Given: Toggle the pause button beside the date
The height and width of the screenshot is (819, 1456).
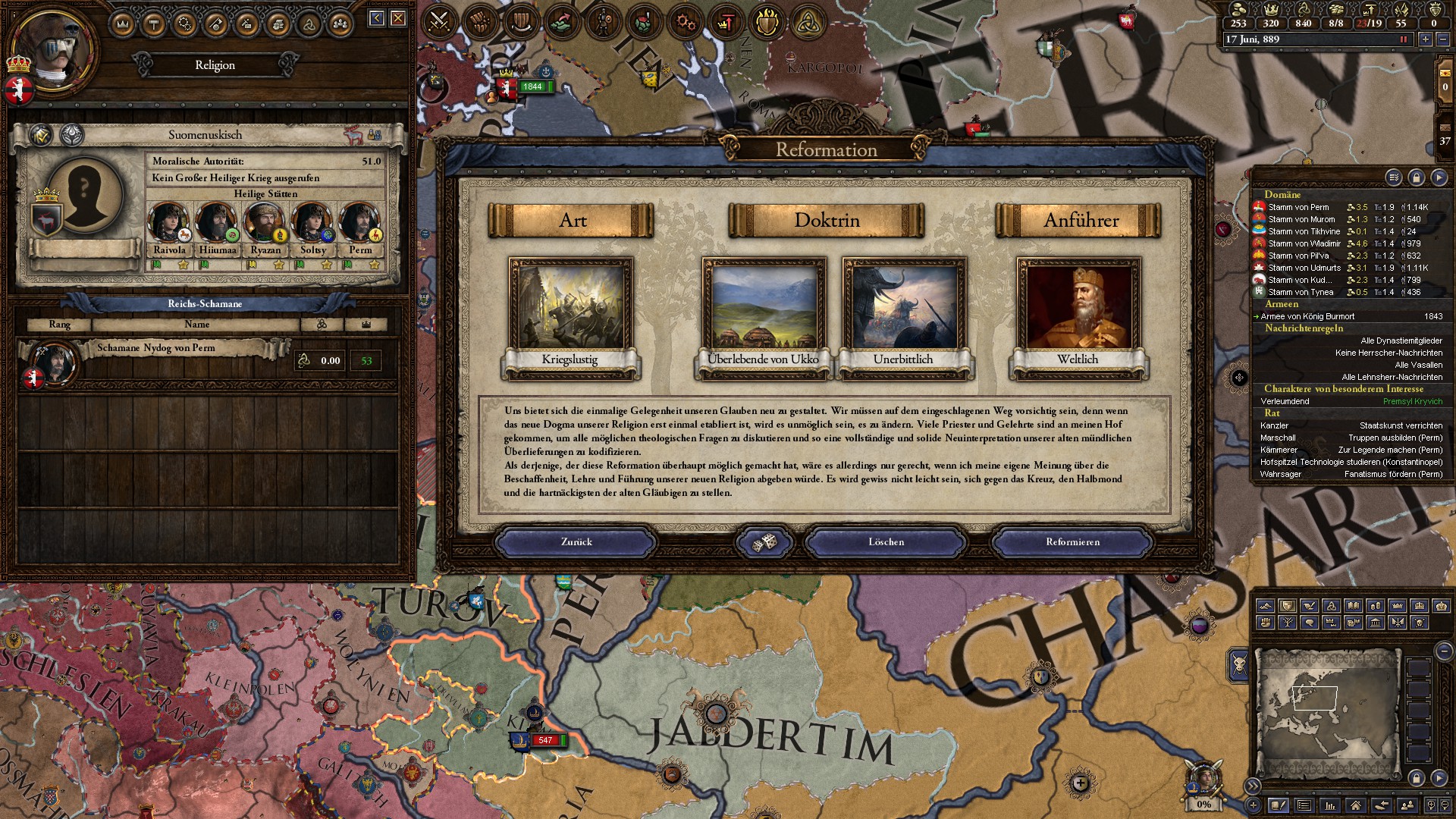Looking at the screenshot, I should [1403, 39].
